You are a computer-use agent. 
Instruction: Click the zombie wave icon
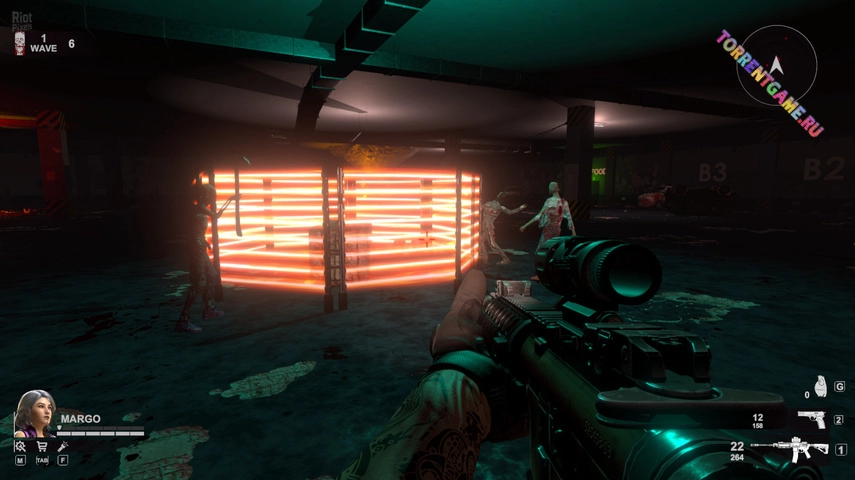pos(19,42)
